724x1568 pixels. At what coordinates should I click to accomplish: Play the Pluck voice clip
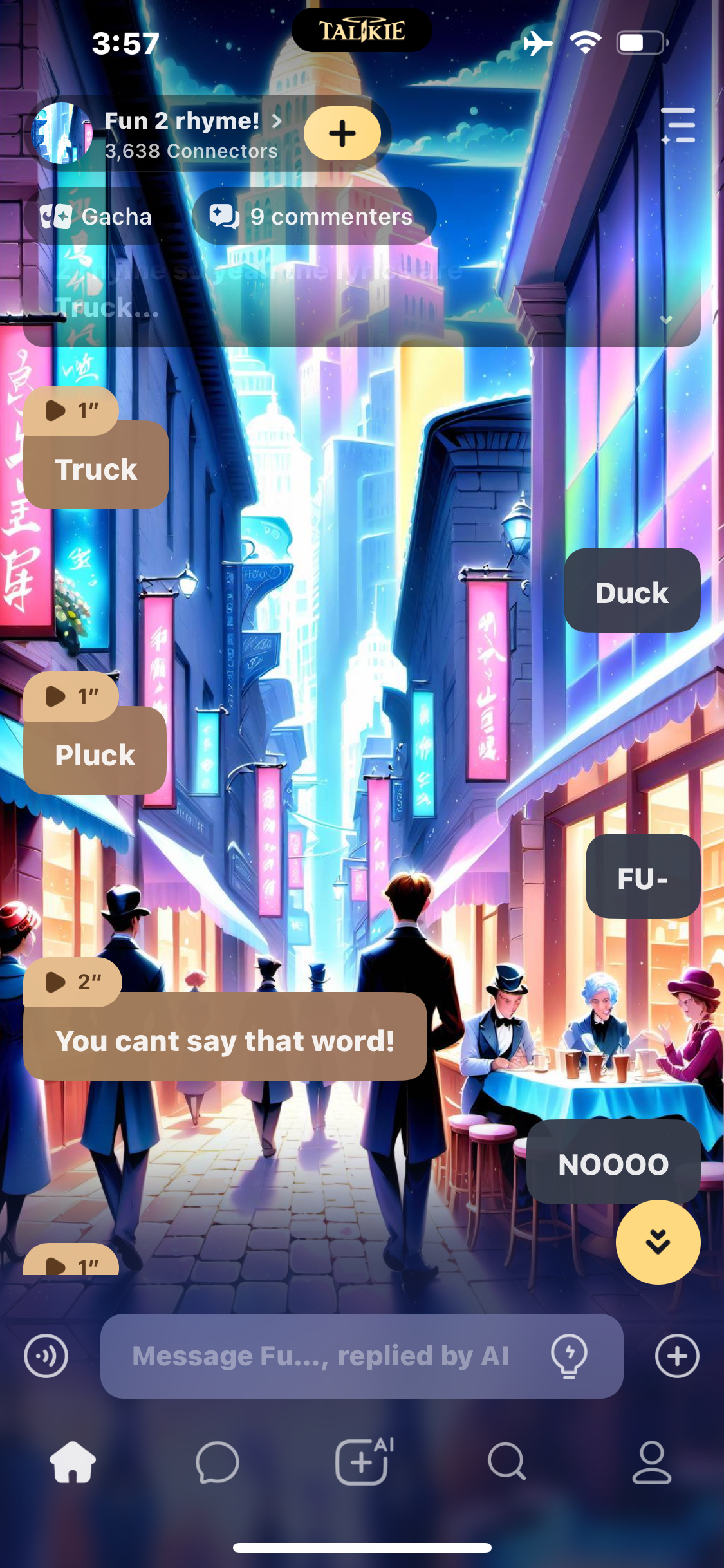(x=71, y=696)
